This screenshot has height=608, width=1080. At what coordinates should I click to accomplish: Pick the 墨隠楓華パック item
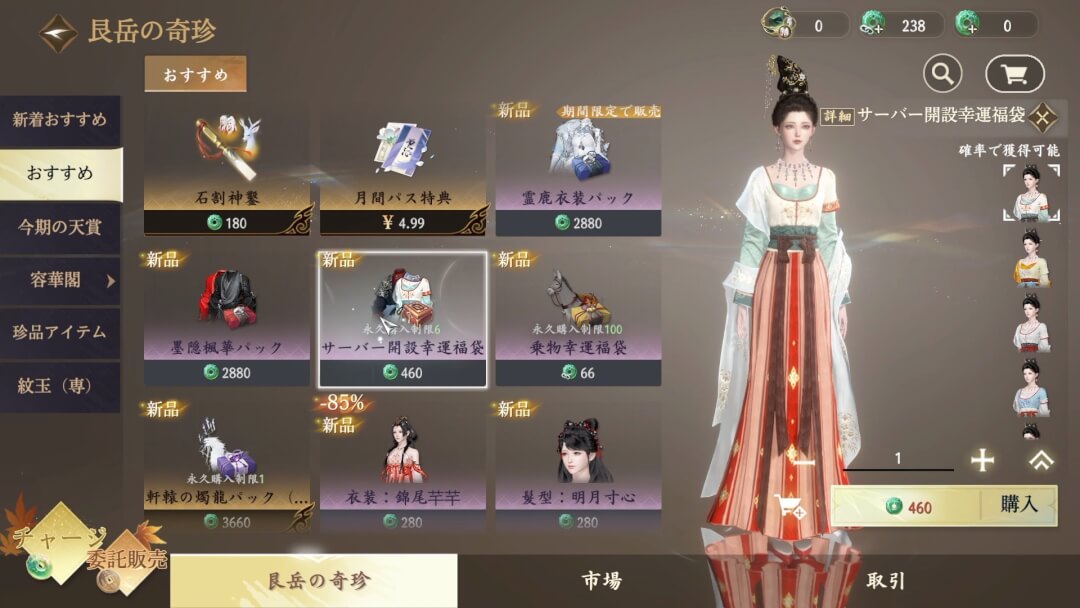tap(227, 318)
